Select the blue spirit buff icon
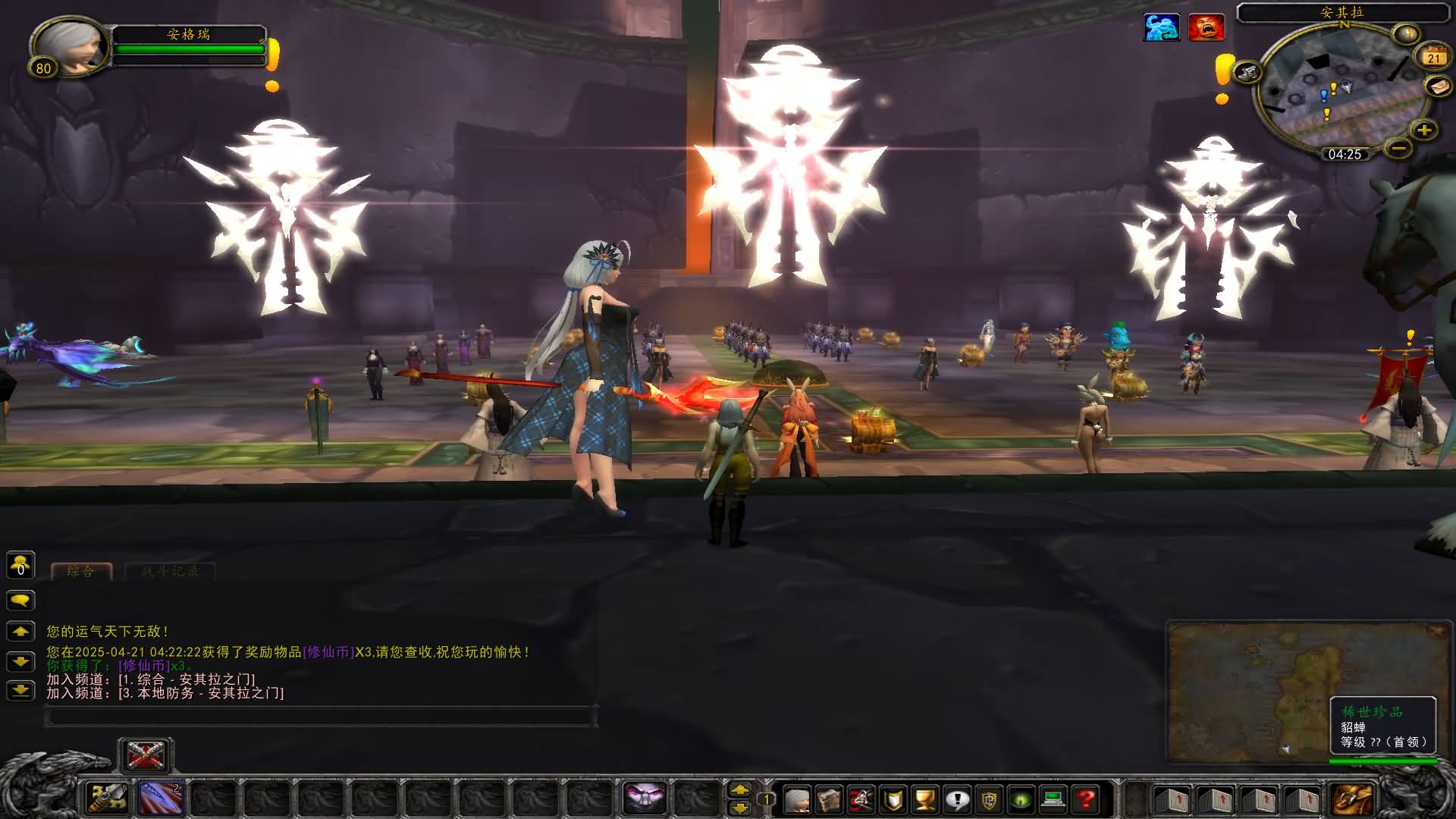 (x=1162, y=27)
